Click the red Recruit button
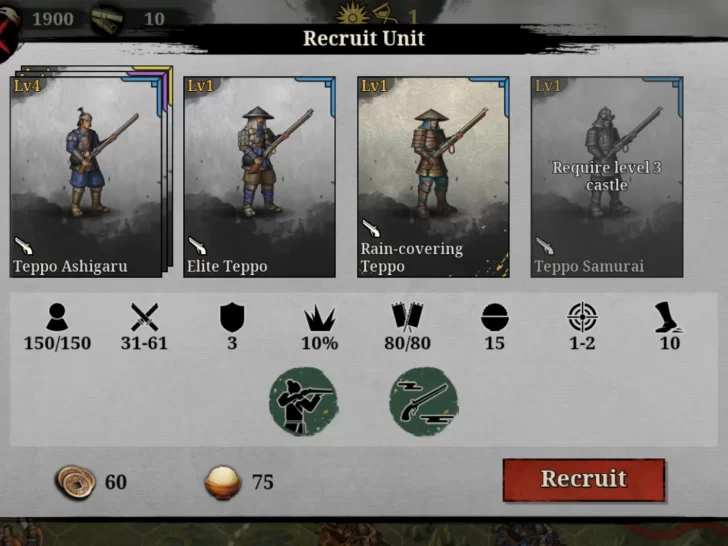Image resolution: width=728 pixels, height=546 pixels. (x=583, y=479)
